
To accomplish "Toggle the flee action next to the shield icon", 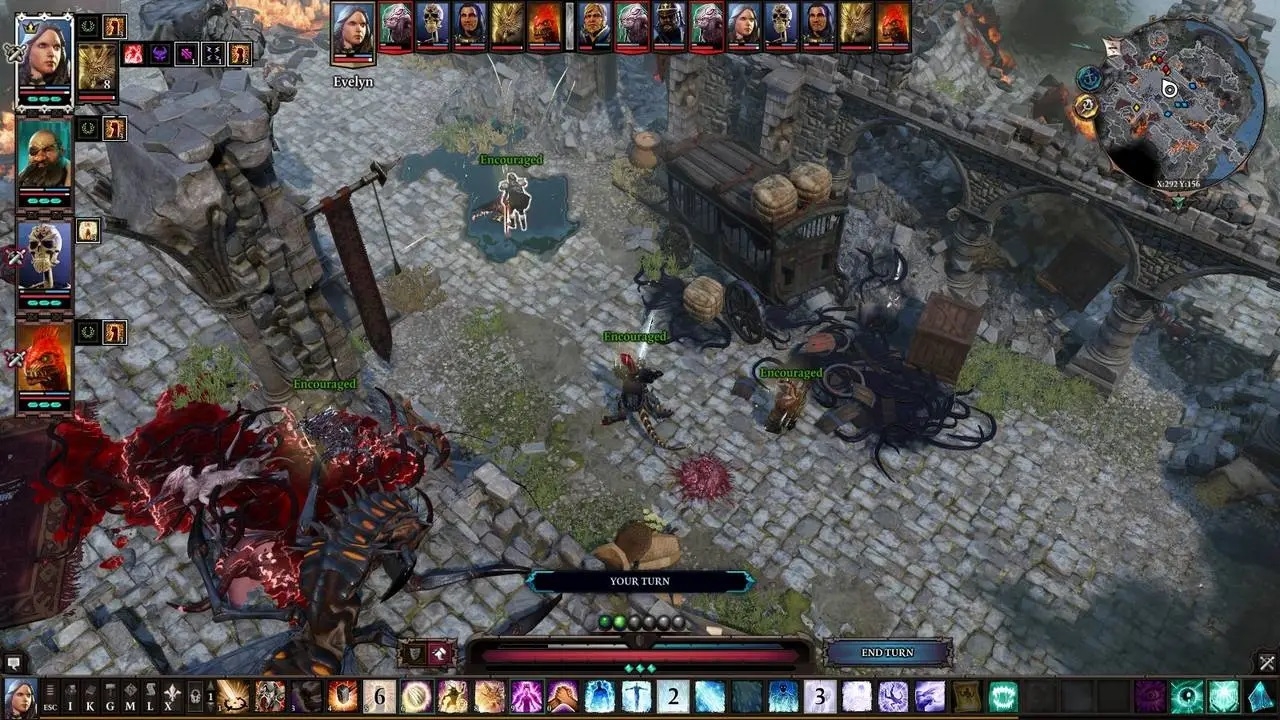I will pos(439,653).
